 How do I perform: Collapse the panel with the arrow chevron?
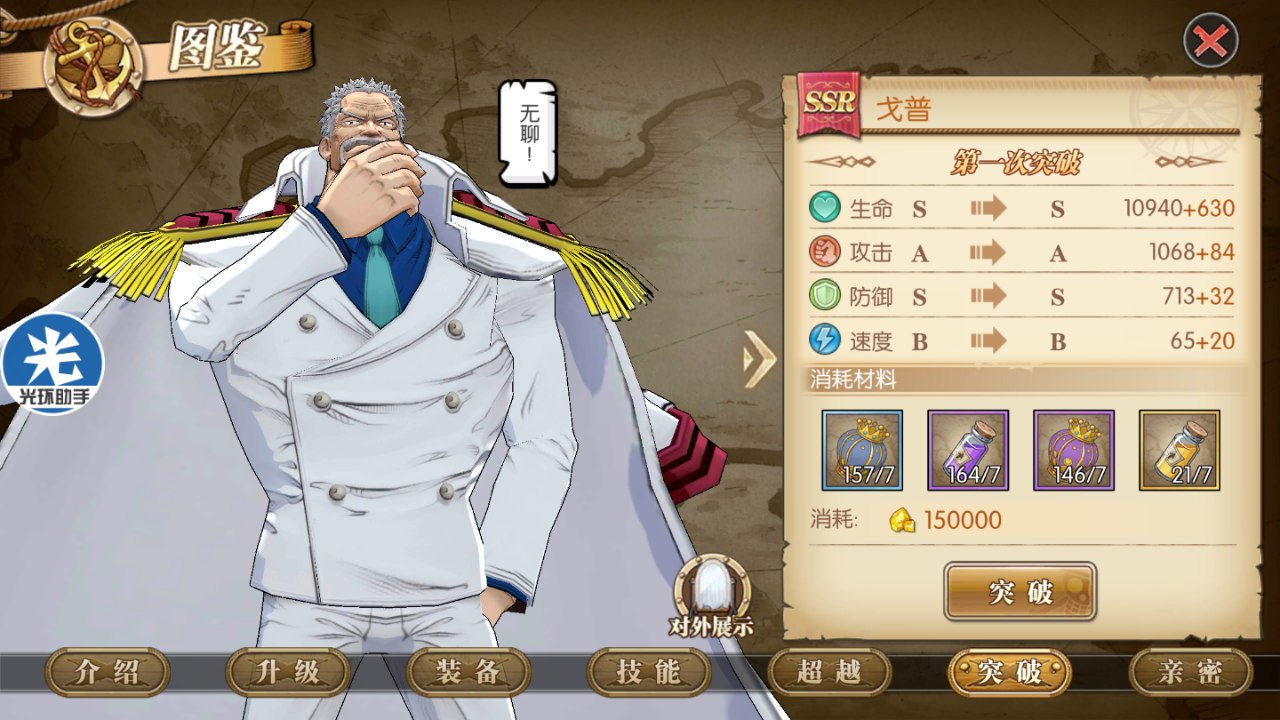click(760, 358)
